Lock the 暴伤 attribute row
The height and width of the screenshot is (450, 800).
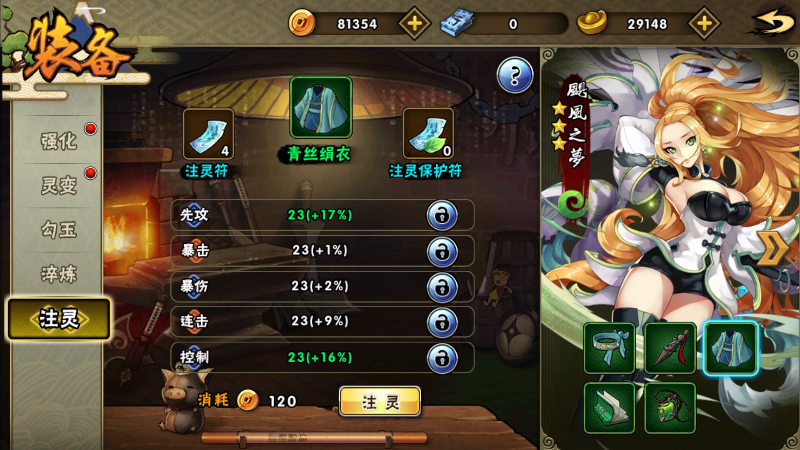click(442, 286)
